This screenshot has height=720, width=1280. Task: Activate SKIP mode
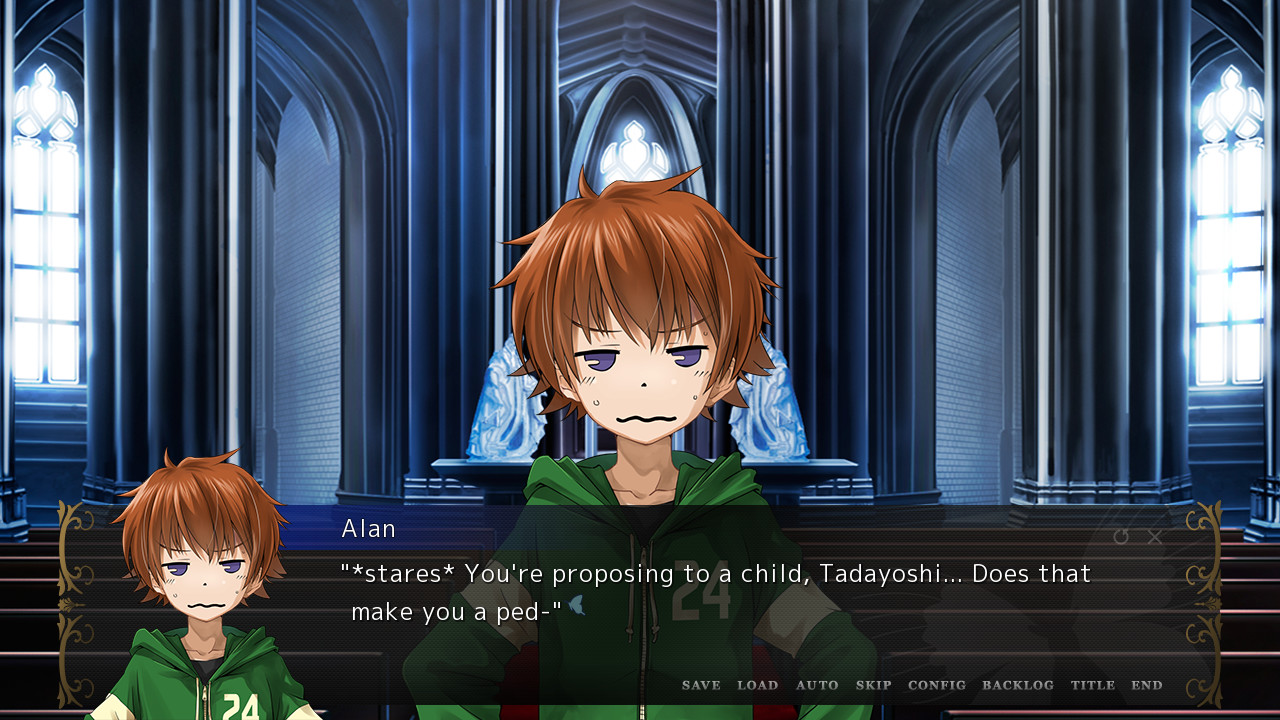tap(873, 685)
